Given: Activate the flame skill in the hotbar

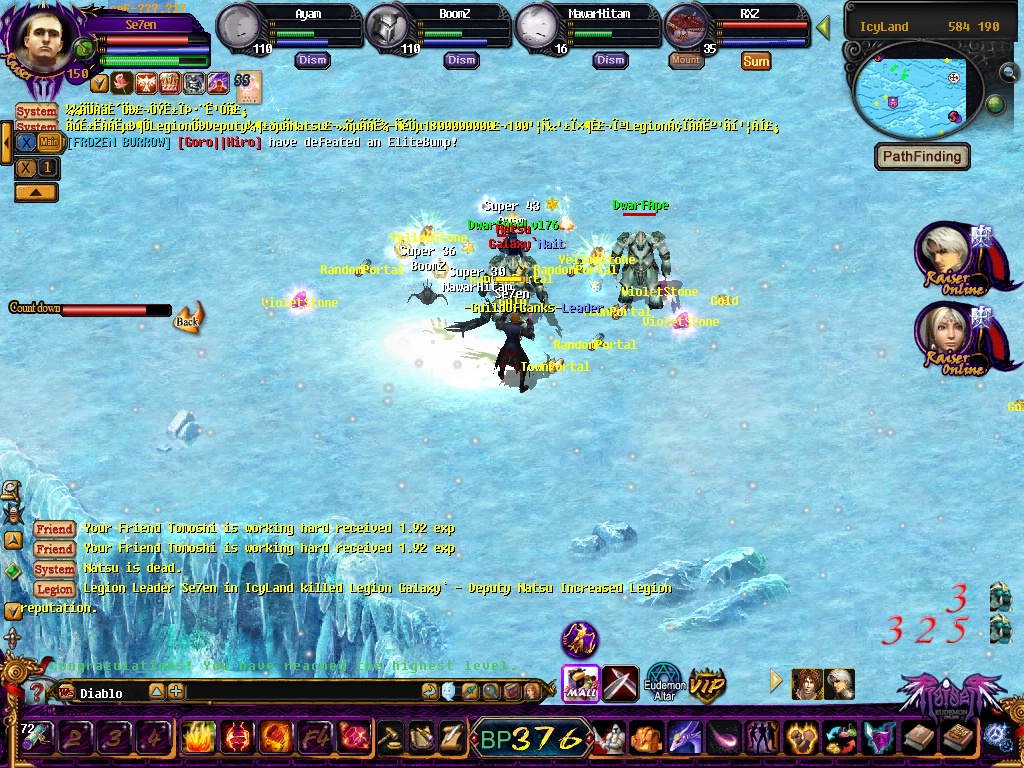Looking at the screenshot, I should [x=197, y=739].
